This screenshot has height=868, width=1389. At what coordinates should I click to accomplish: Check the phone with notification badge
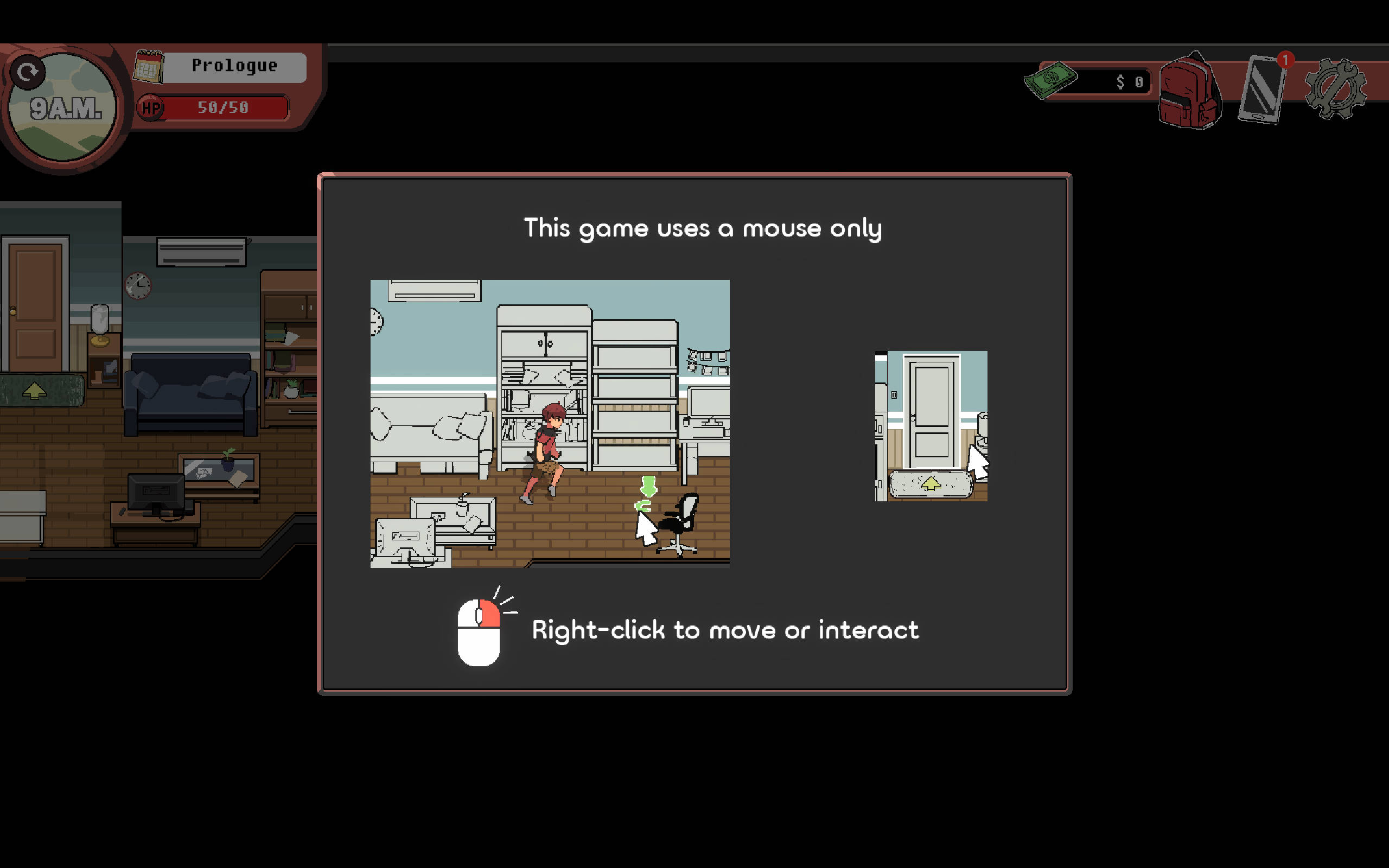pos(1261,89)
